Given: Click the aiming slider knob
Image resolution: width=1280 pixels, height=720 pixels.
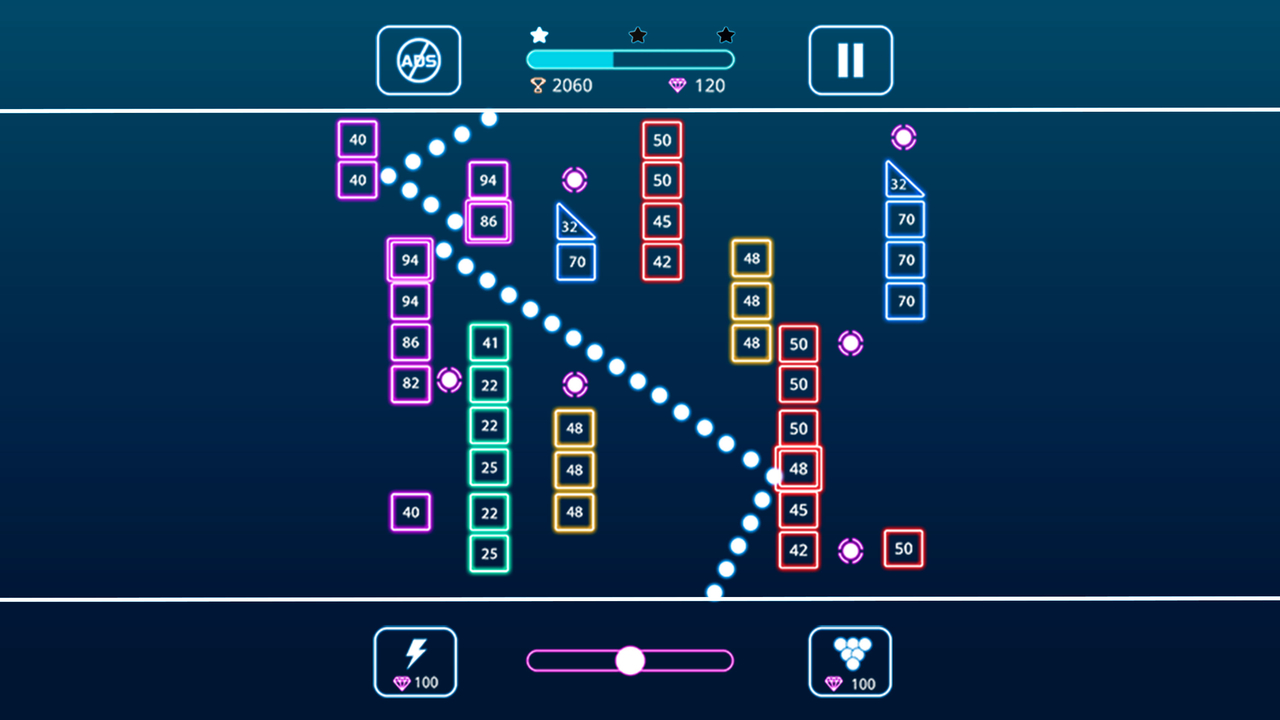Looking at the screenshot, I should (630, 660).
